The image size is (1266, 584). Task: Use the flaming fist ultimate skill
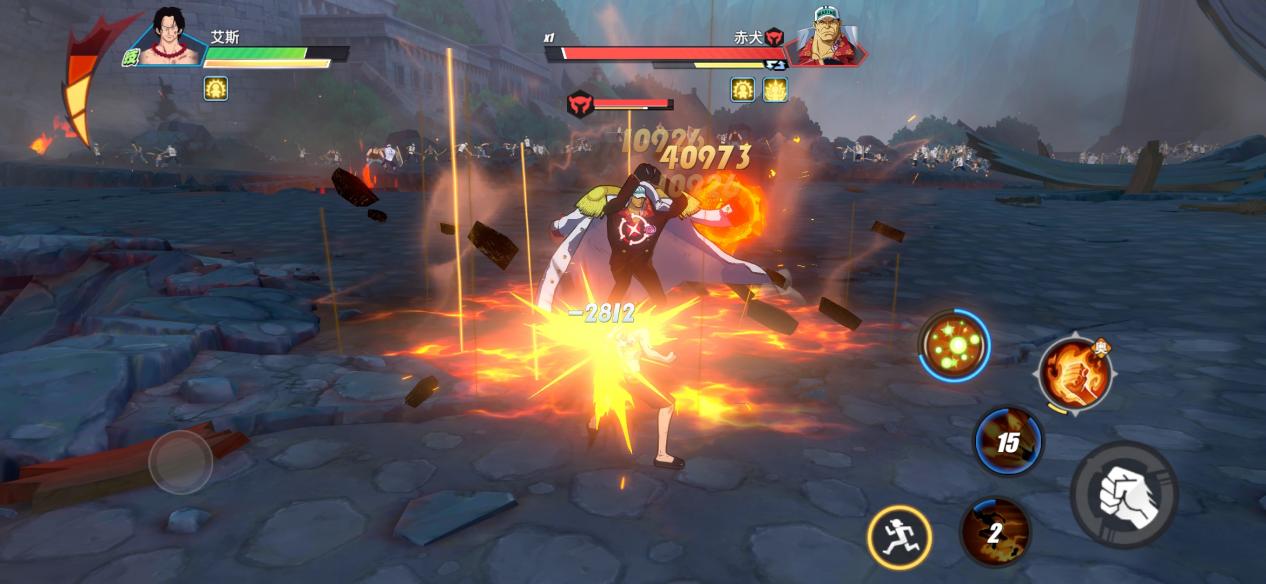pos(1076,372)
